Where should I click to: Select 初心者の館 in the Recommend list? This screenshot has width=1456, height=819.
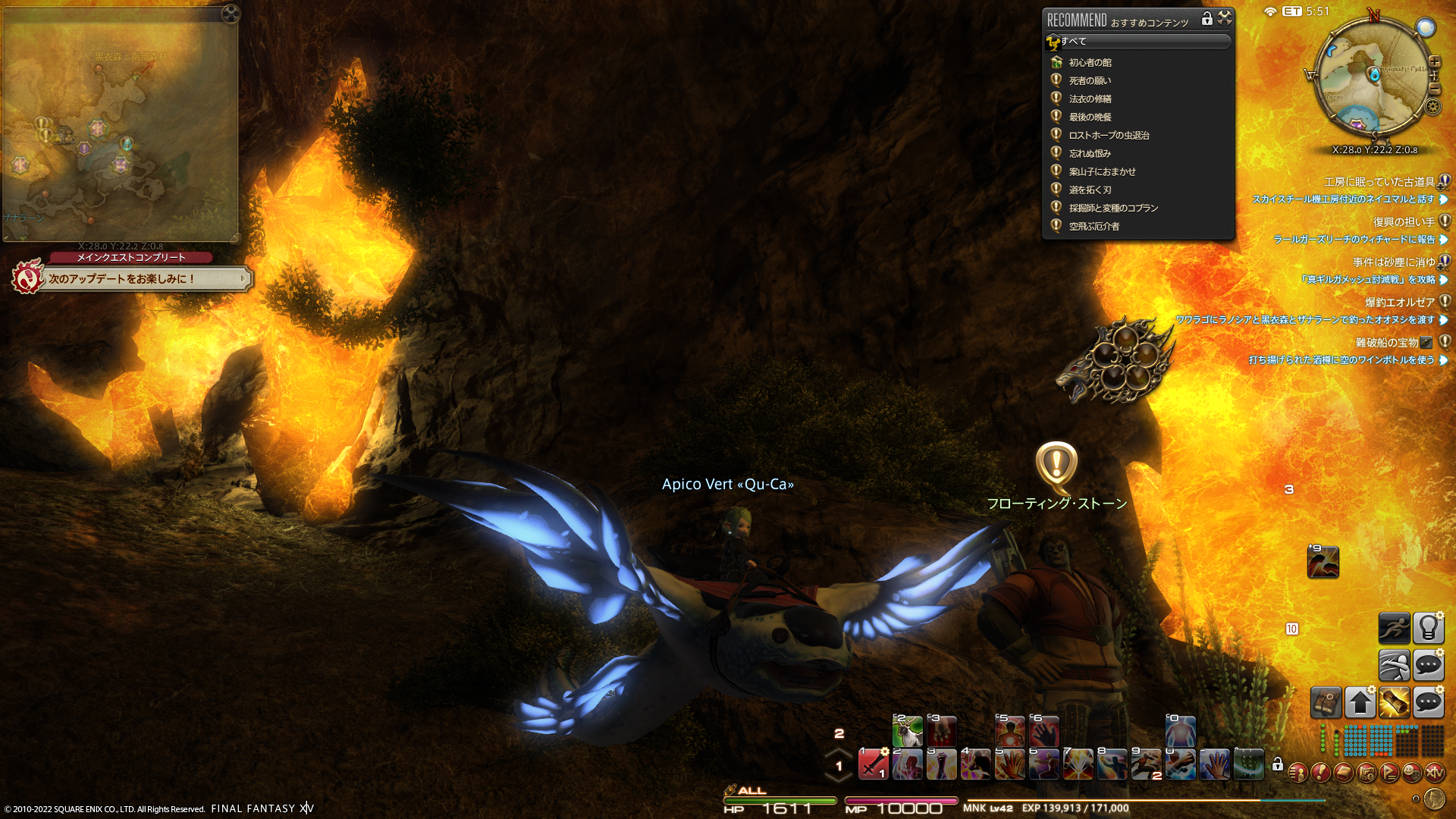point(1090,63)
